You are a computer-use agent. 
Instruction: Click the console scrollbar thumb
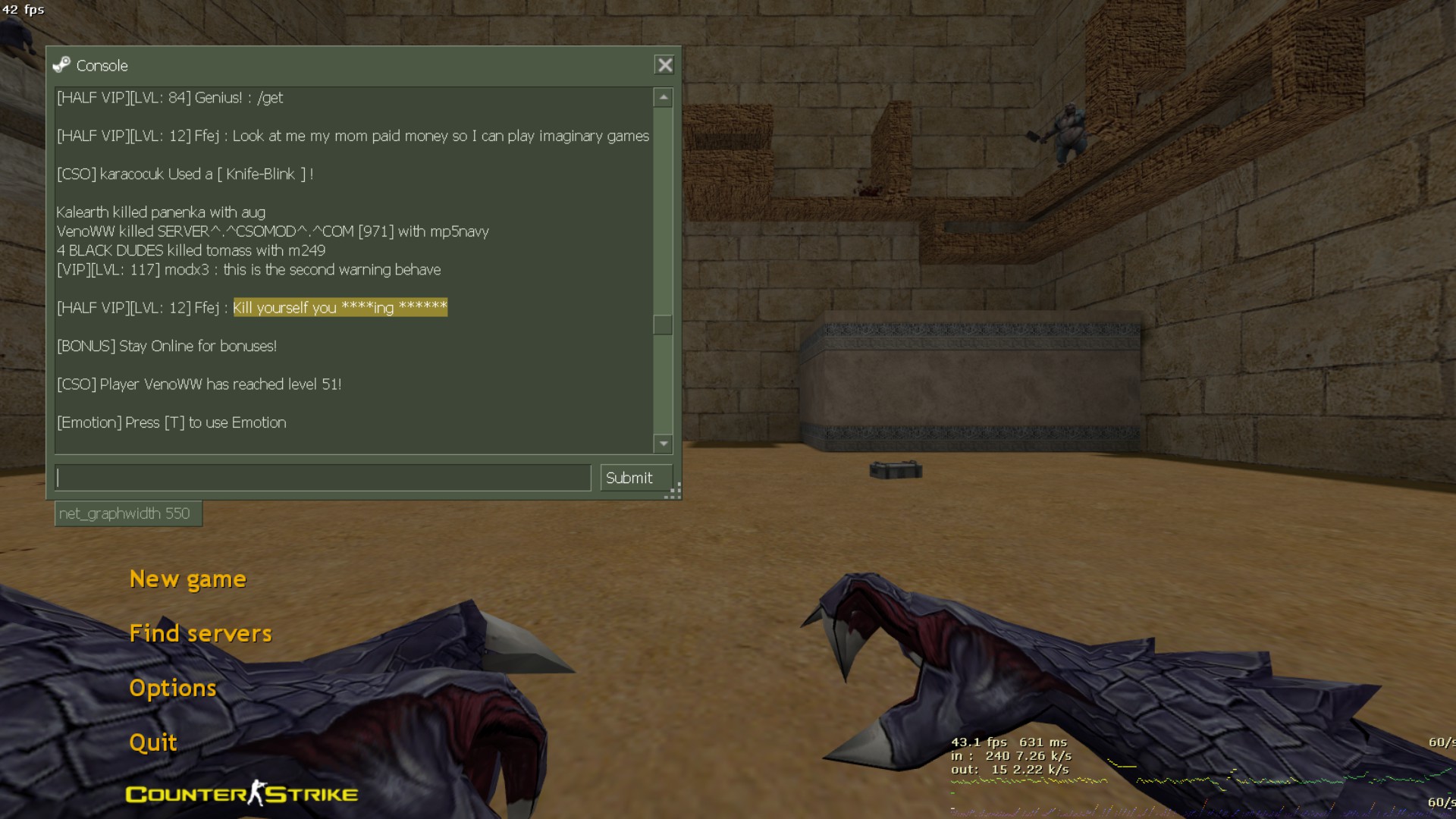(664, 325)
